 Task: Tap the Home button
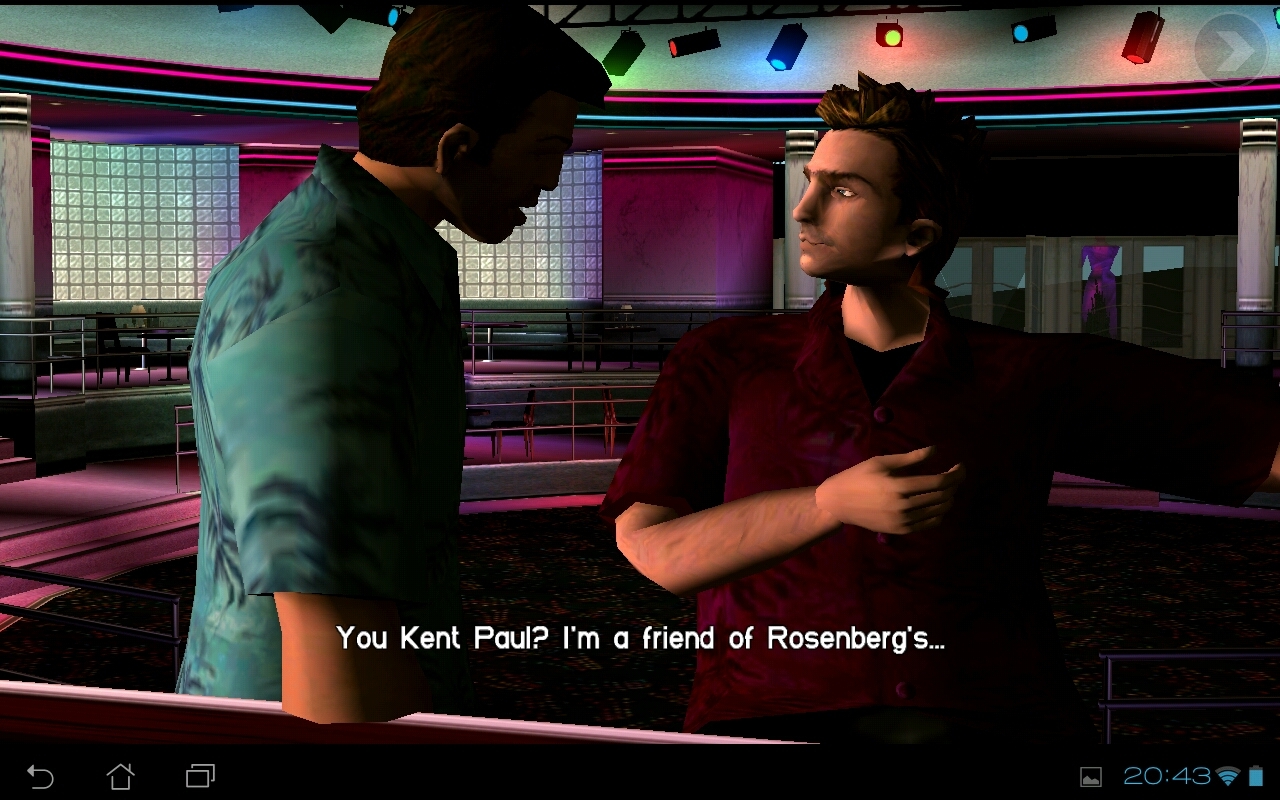(x=122, y=775)
